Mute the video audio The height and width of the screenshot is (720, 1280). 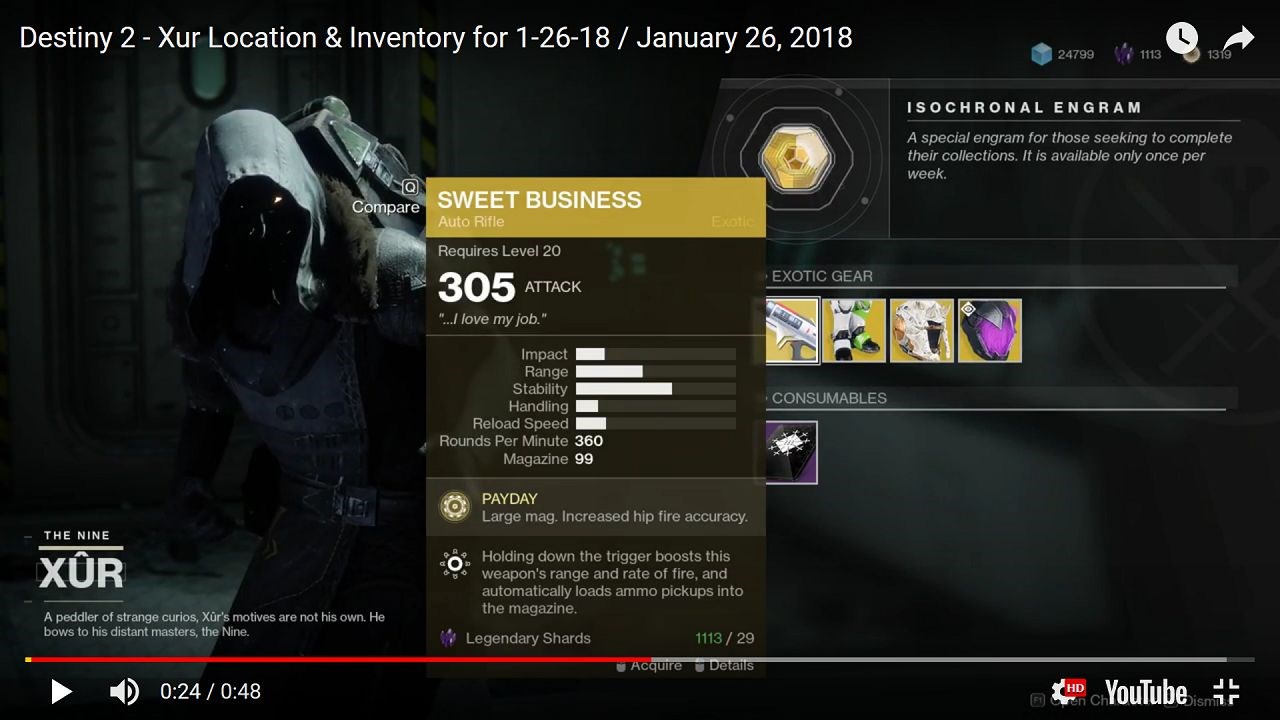(122, 691)
